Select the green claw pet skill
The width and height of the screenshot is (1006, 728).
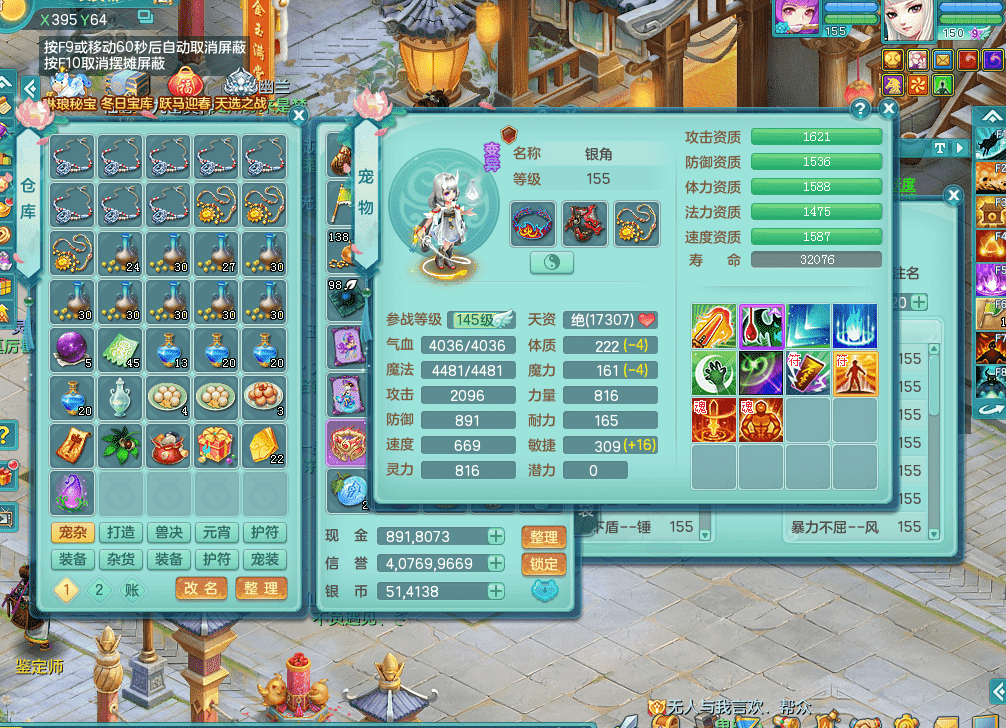tap(714, 373)
